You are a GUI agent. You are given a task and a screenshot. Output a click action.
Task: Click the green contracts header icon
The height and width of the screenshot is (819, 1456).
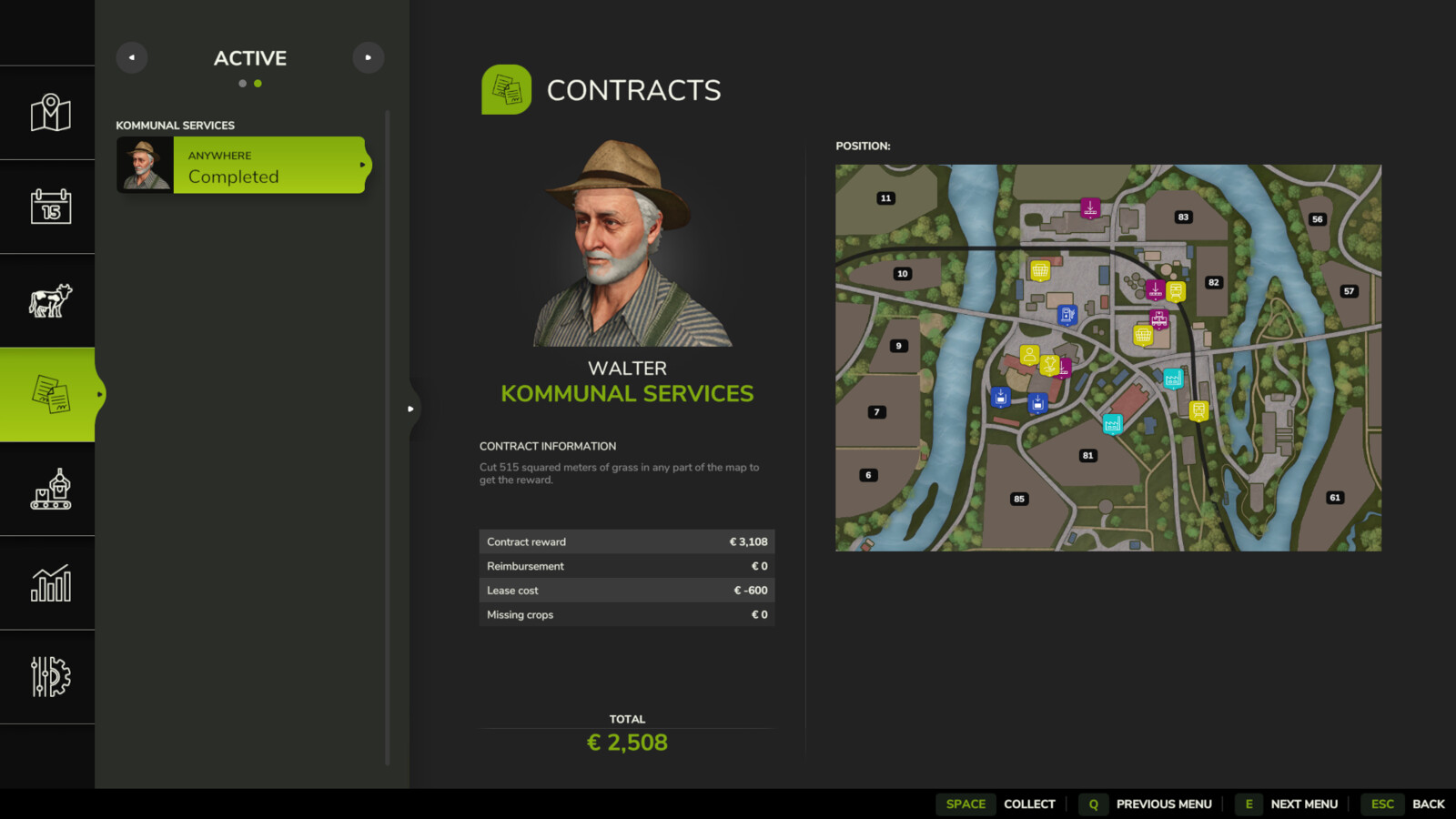pyautogui.click(x=507, y=90)
